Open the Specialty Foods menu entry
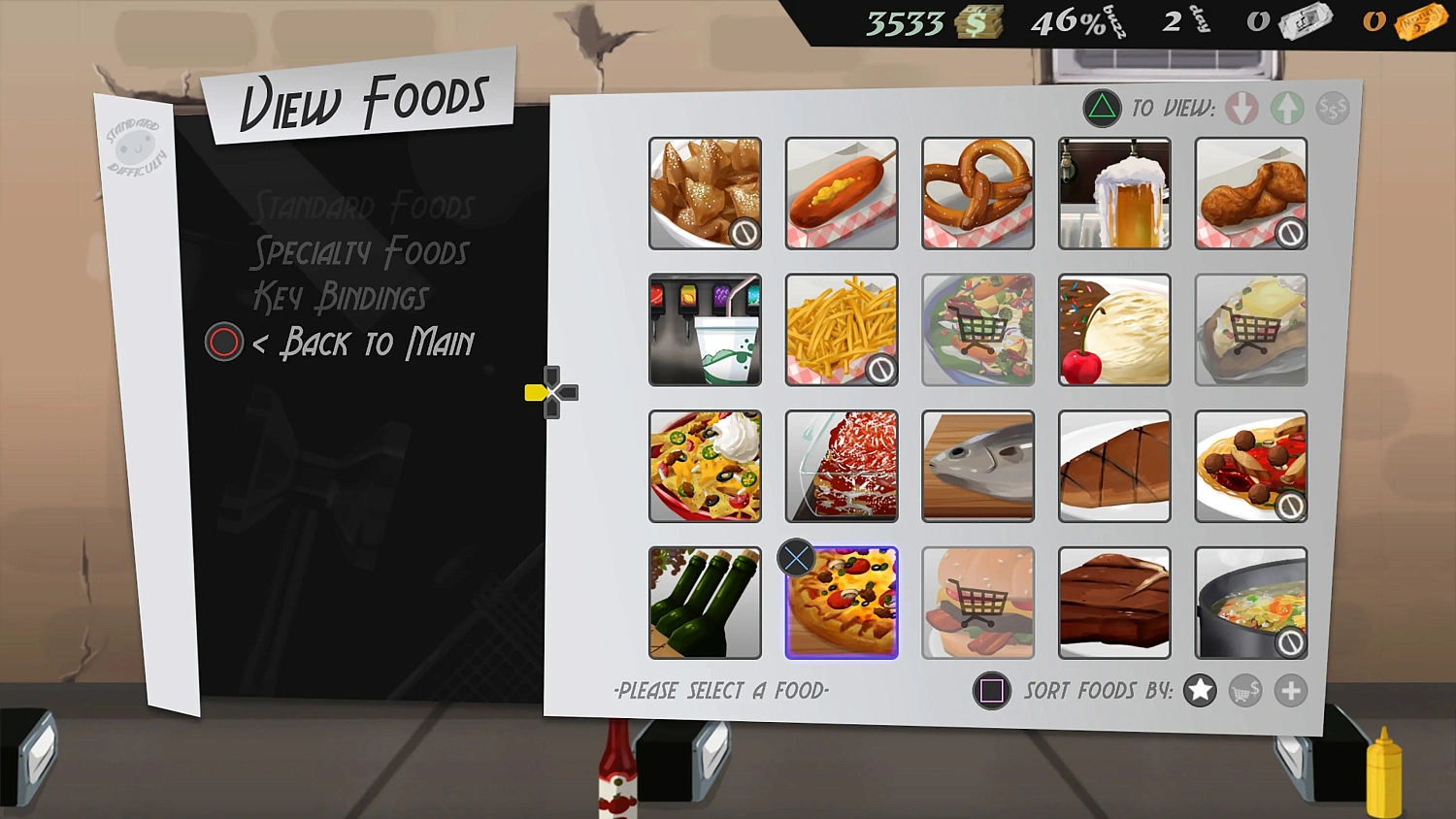 [x=360, y=251]
